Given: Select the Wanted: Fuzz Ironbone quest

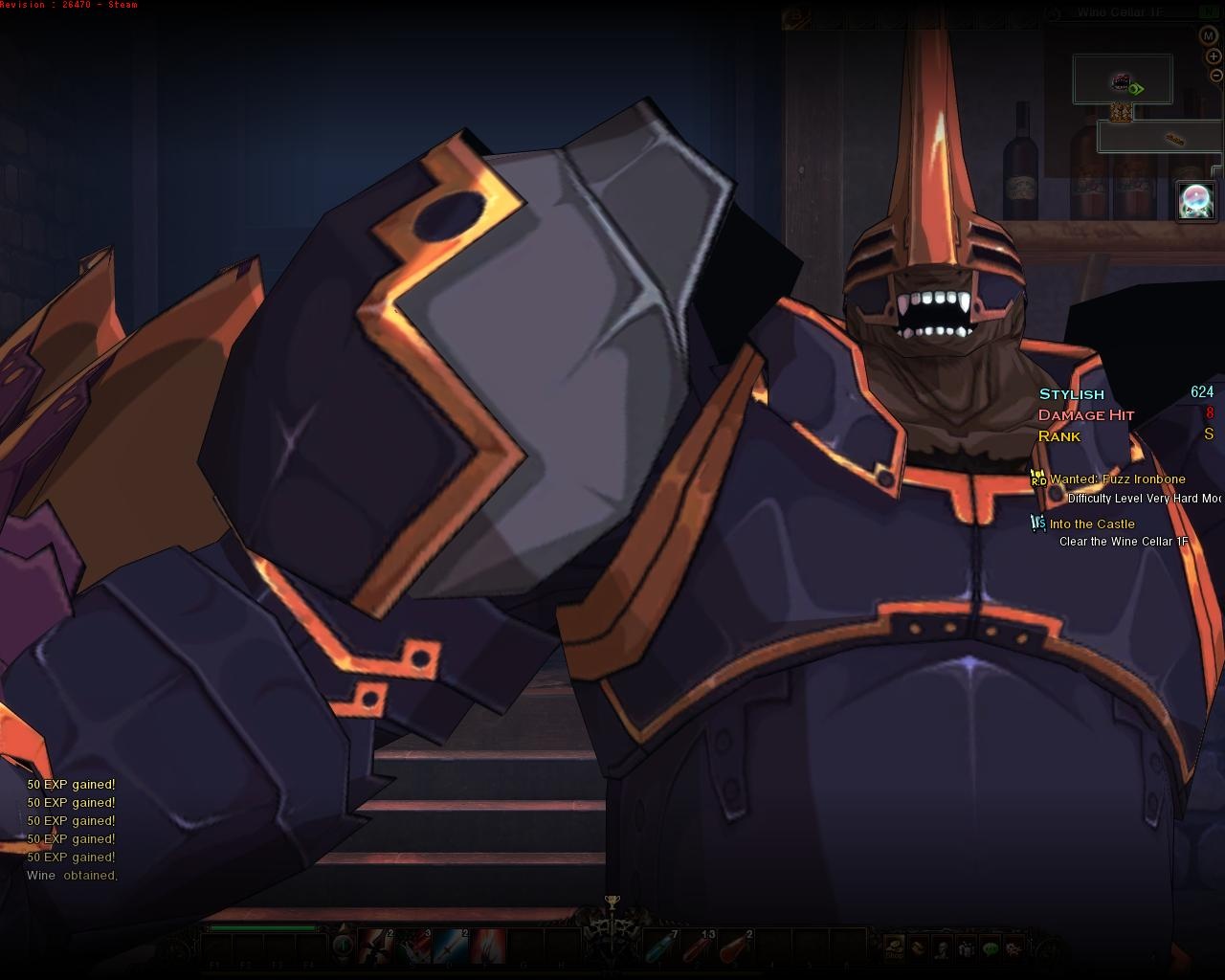Looking at the screenshot, I should (x=1117, y=479).
